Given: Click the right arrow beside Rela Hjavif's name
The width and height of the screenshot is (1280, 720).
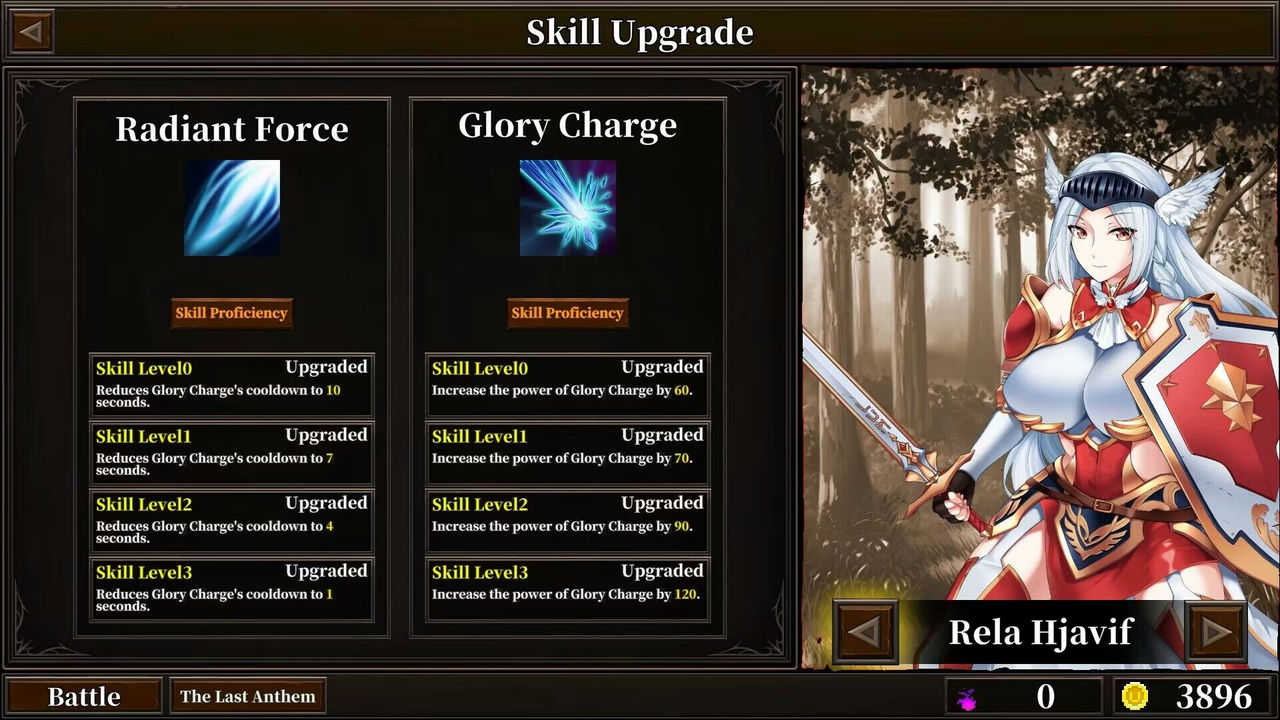Looking at the screenshot, I should tap(1217, 632).
